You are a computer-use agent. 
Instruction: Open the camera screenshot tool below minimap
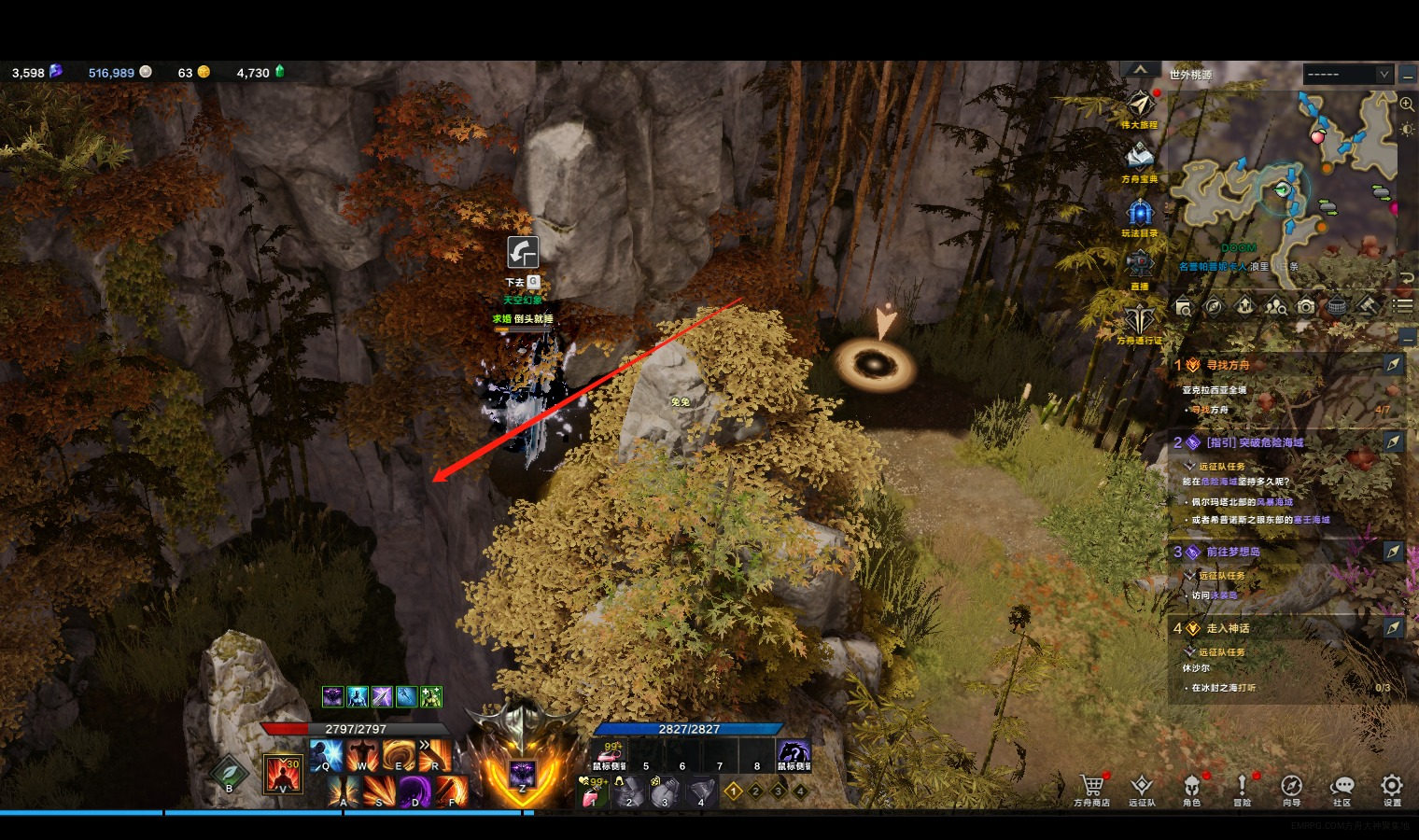1306,307
